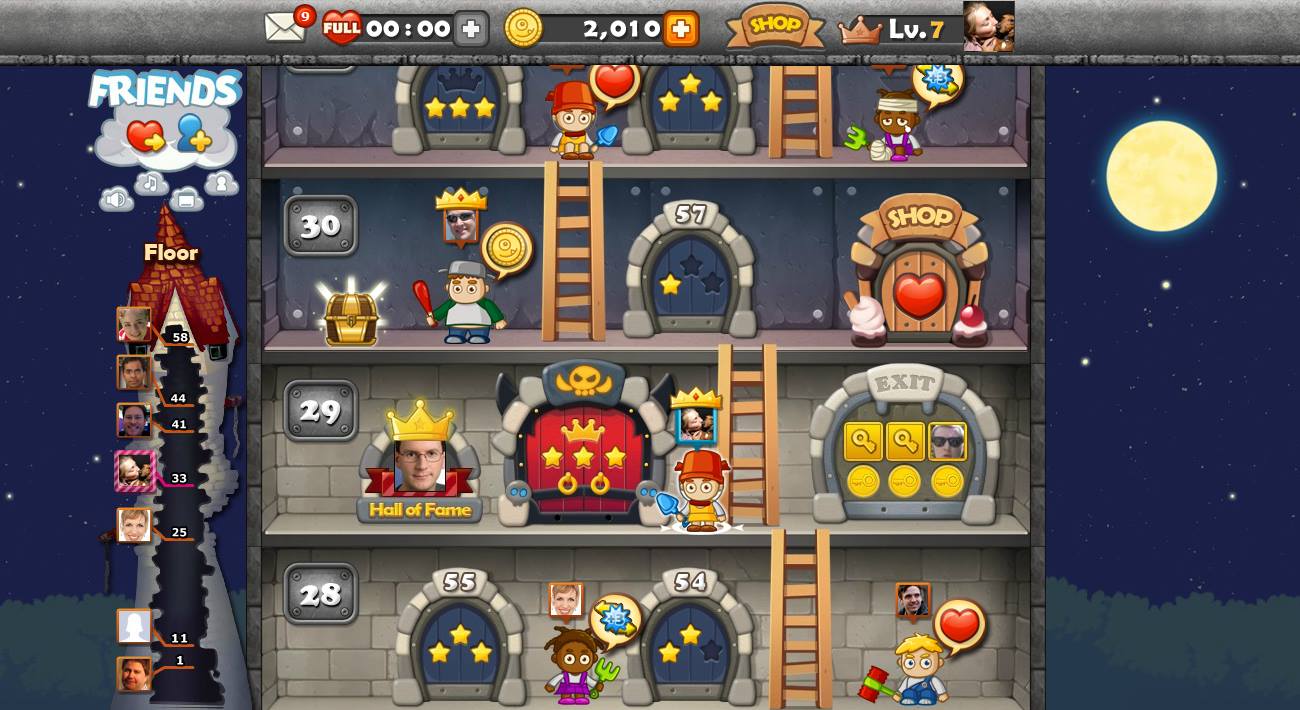This screenshot has height=710, width=1300.
Task: Toggle fullscreen window cloud icon
Action: click(x=186, y=199)
